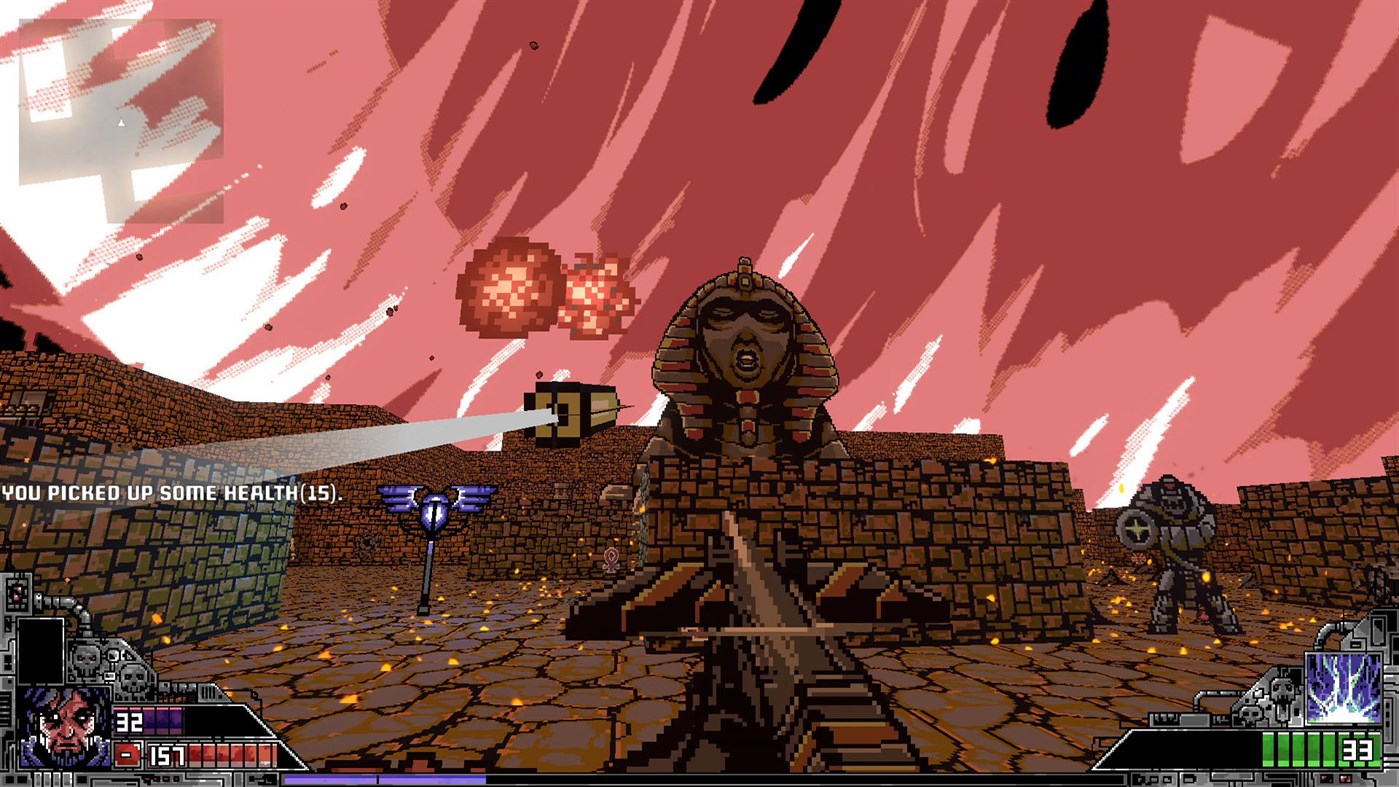Click the flying rocket projectile
Image resolution: width=1399 pixels, height=787 pixels.
coord(570,410)
